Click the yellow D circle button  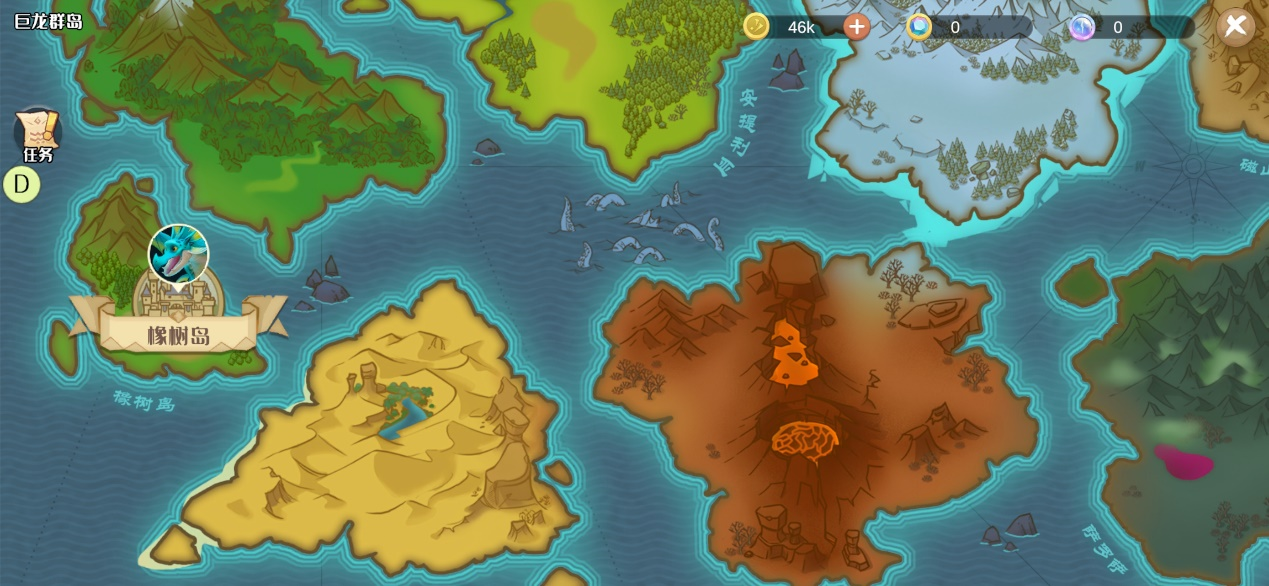21,185
